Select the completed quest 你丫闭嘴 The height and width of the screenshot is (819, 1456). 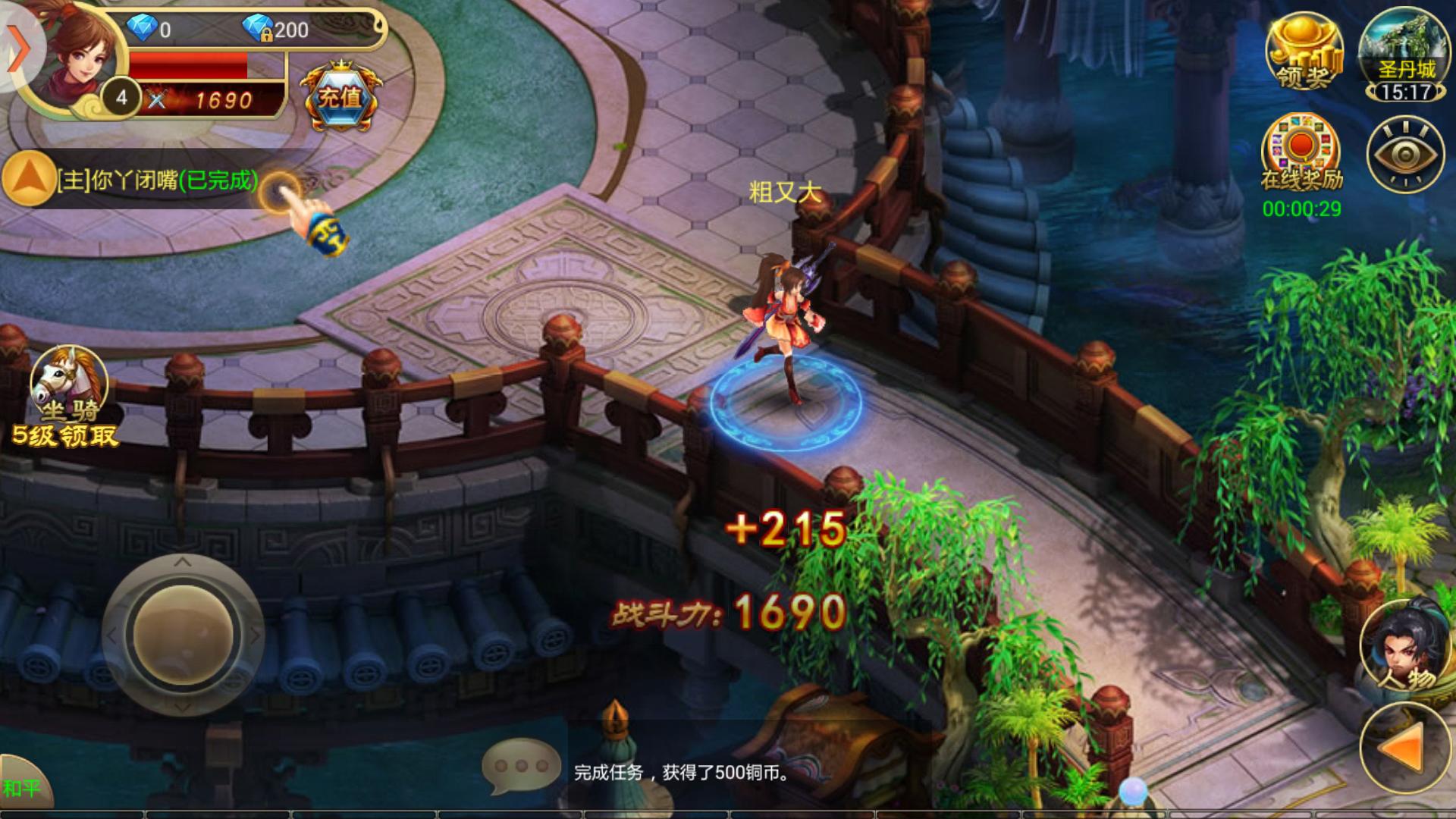tap(158, 180)
